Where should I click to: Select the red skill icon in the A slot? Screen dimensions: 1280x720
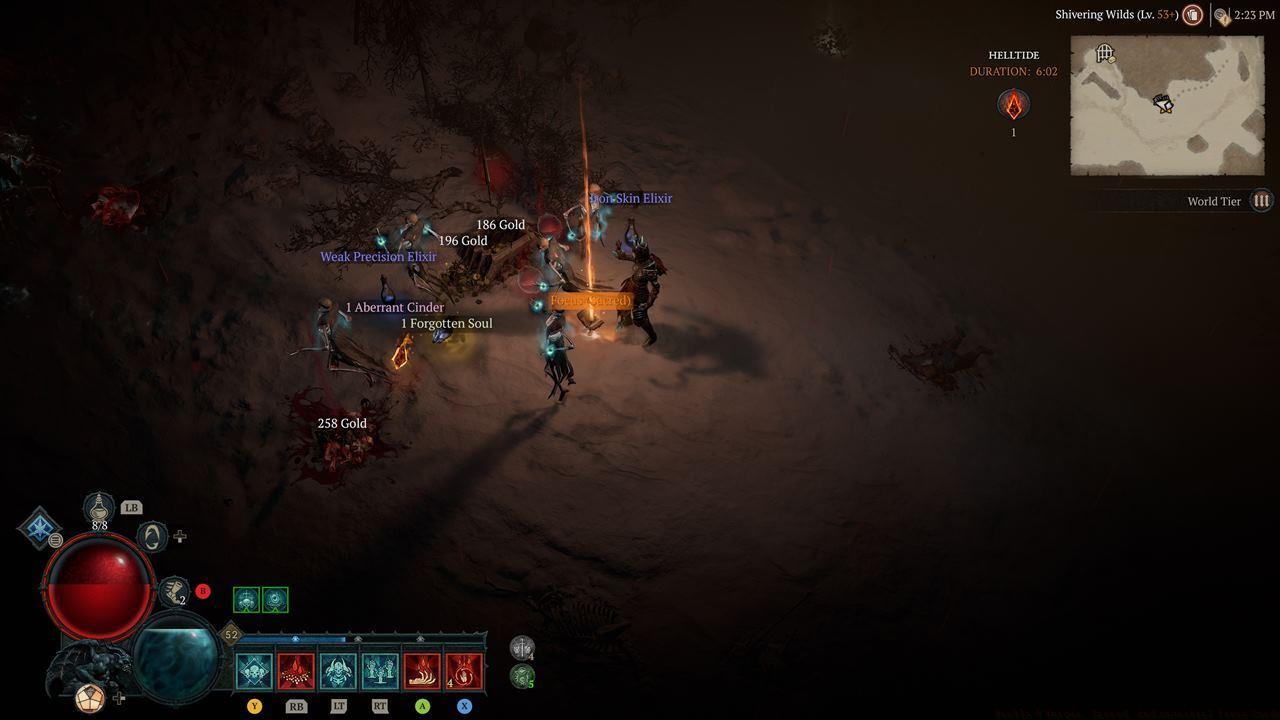[419, 669]
